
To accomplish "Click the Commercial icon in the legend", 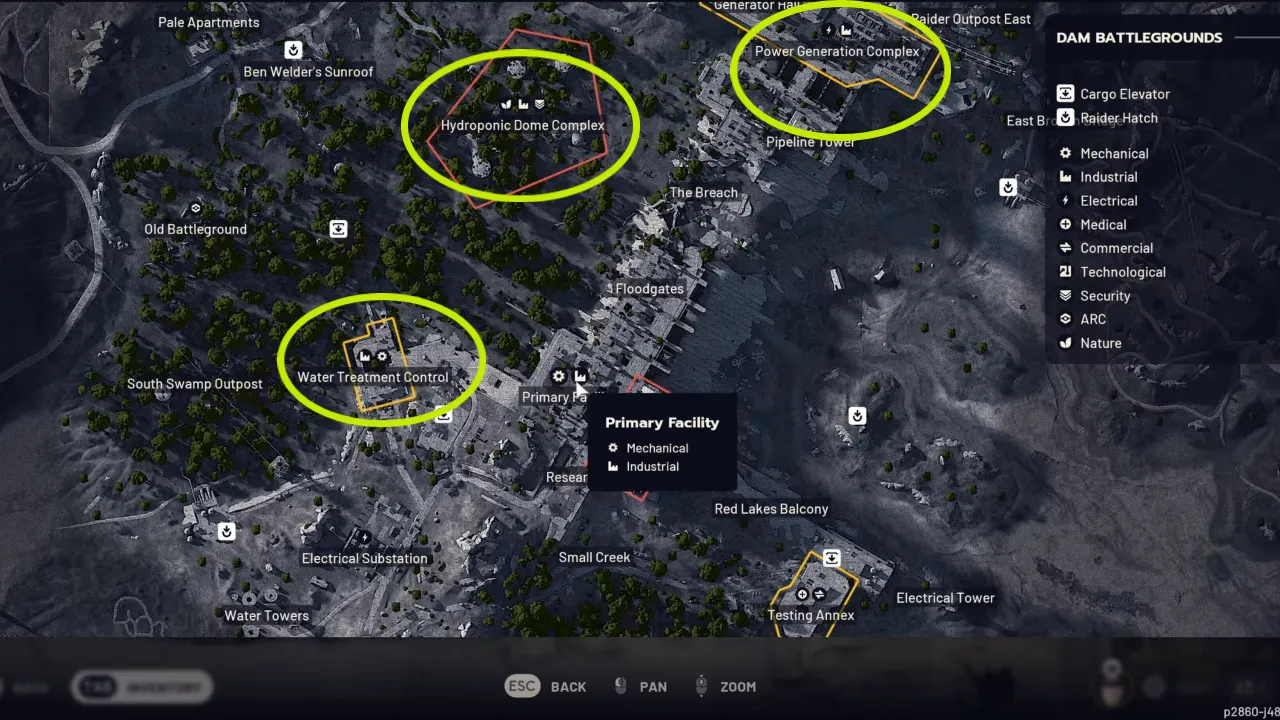I will click(x=1065, y=248).
